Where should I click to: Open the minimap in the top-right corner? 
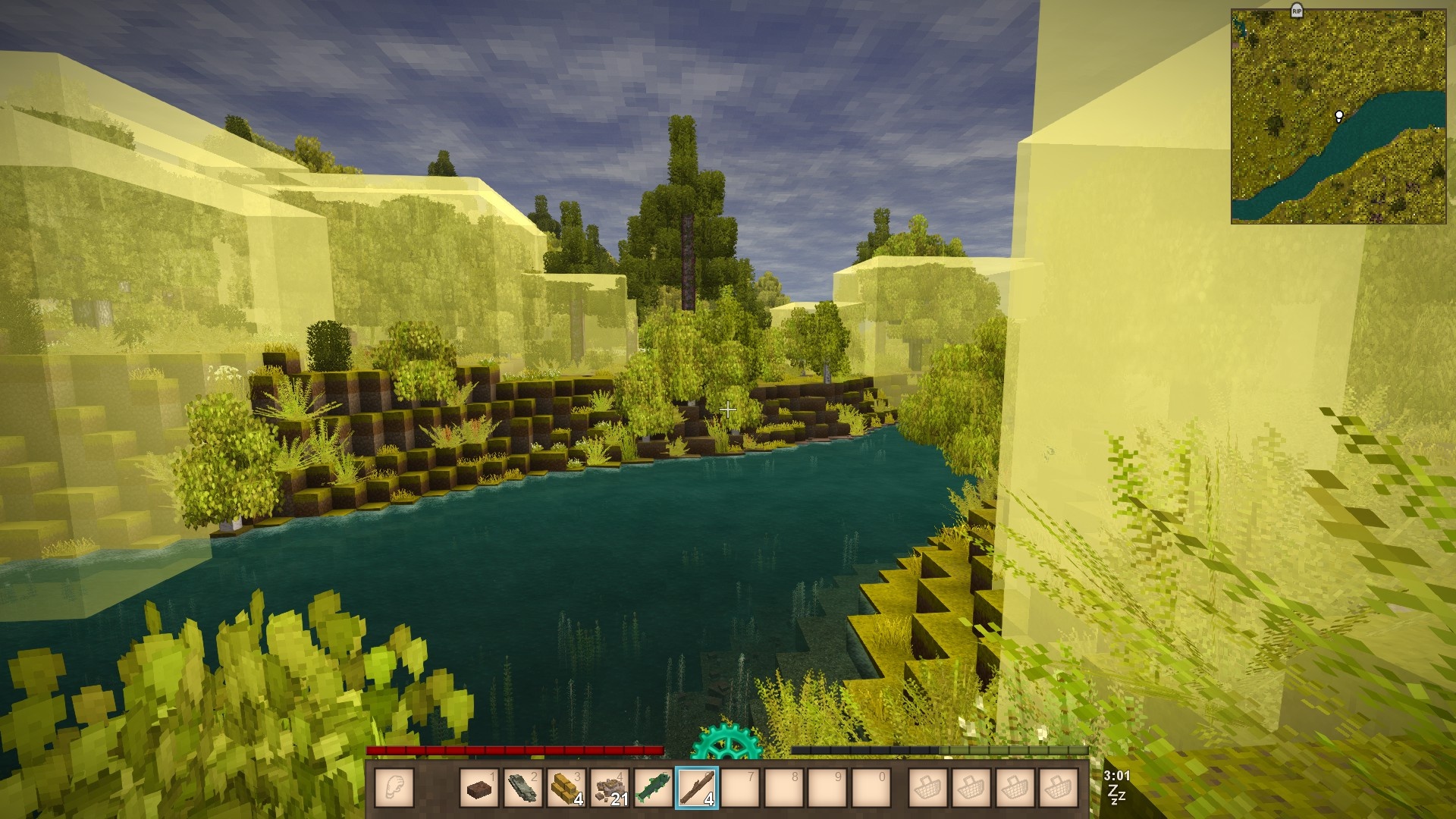(1338, 117)
